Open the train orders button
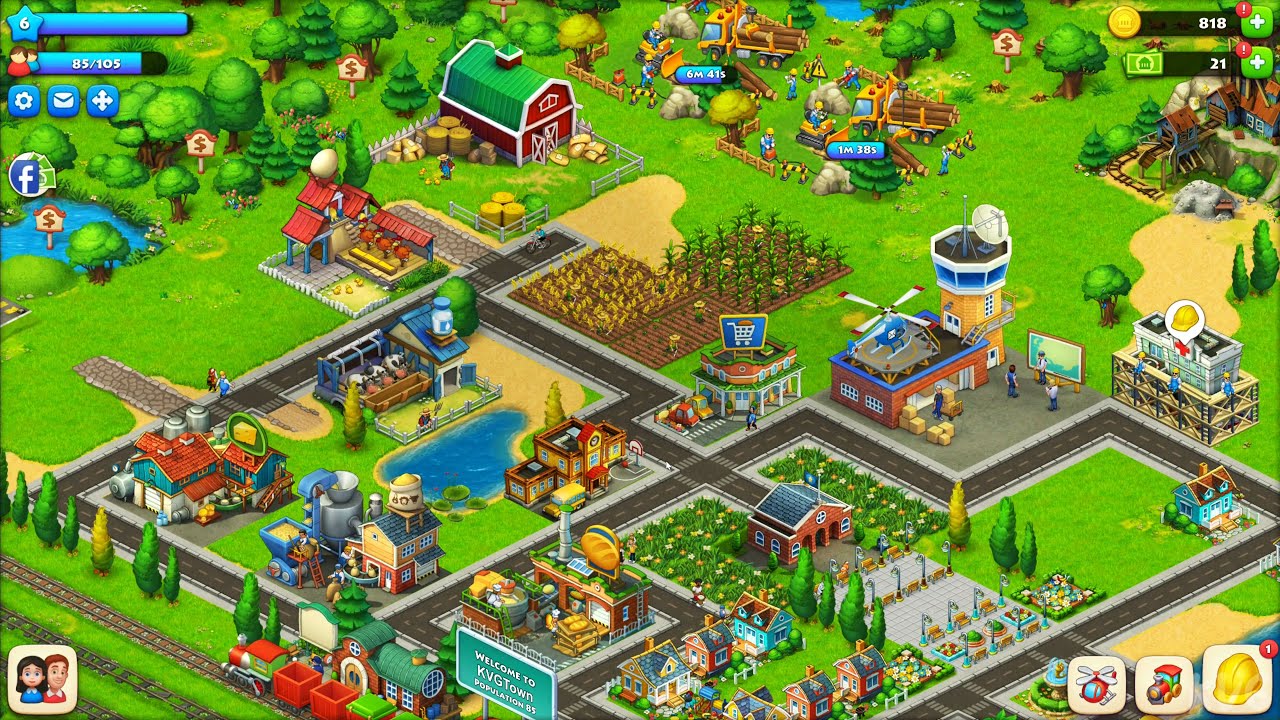The width and height of the screenshot is (1280, 720). tap(1164, 685)
